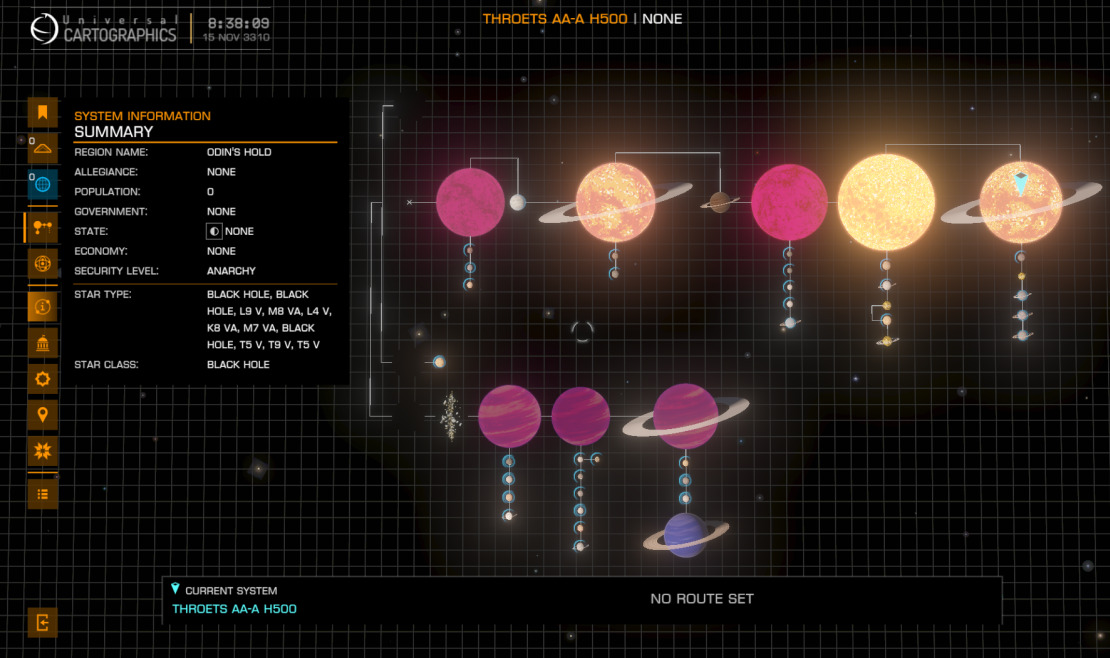The width and height of the screenshot is (1110, 658).
Task: Select the blue globe system map icon
Action: pyautogui.click(x=42, y=184)
